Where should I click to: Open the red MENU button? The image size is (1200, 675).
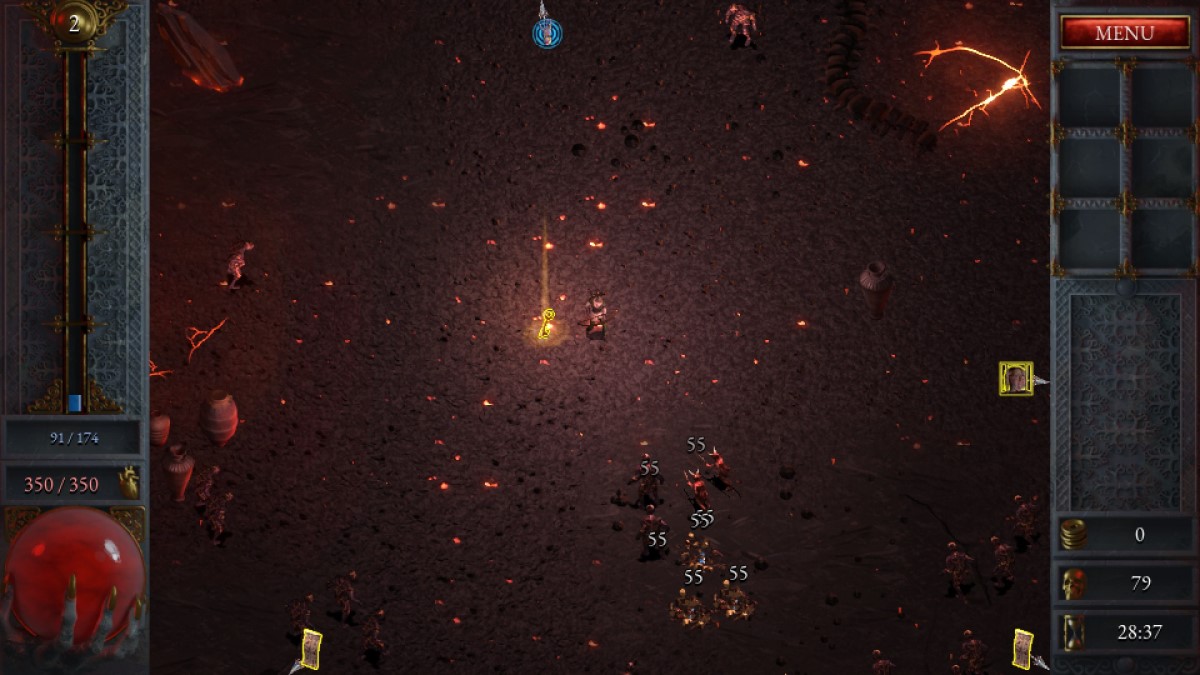(1124, 32)
